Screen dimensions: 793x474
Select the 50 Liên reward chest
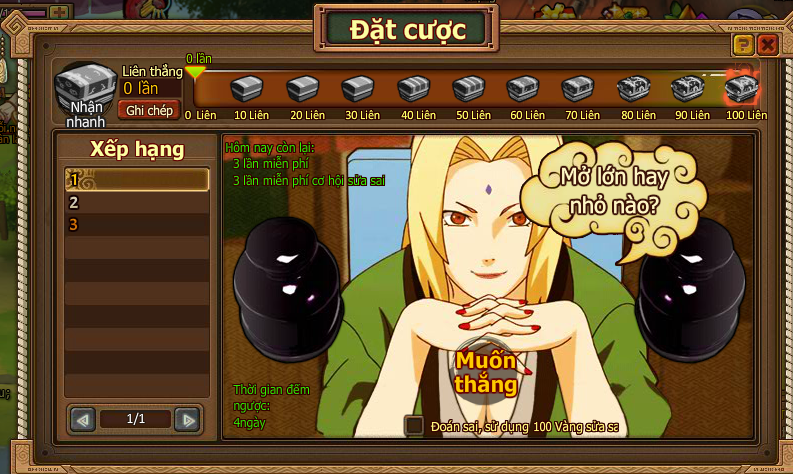click(x=469, y=90)
